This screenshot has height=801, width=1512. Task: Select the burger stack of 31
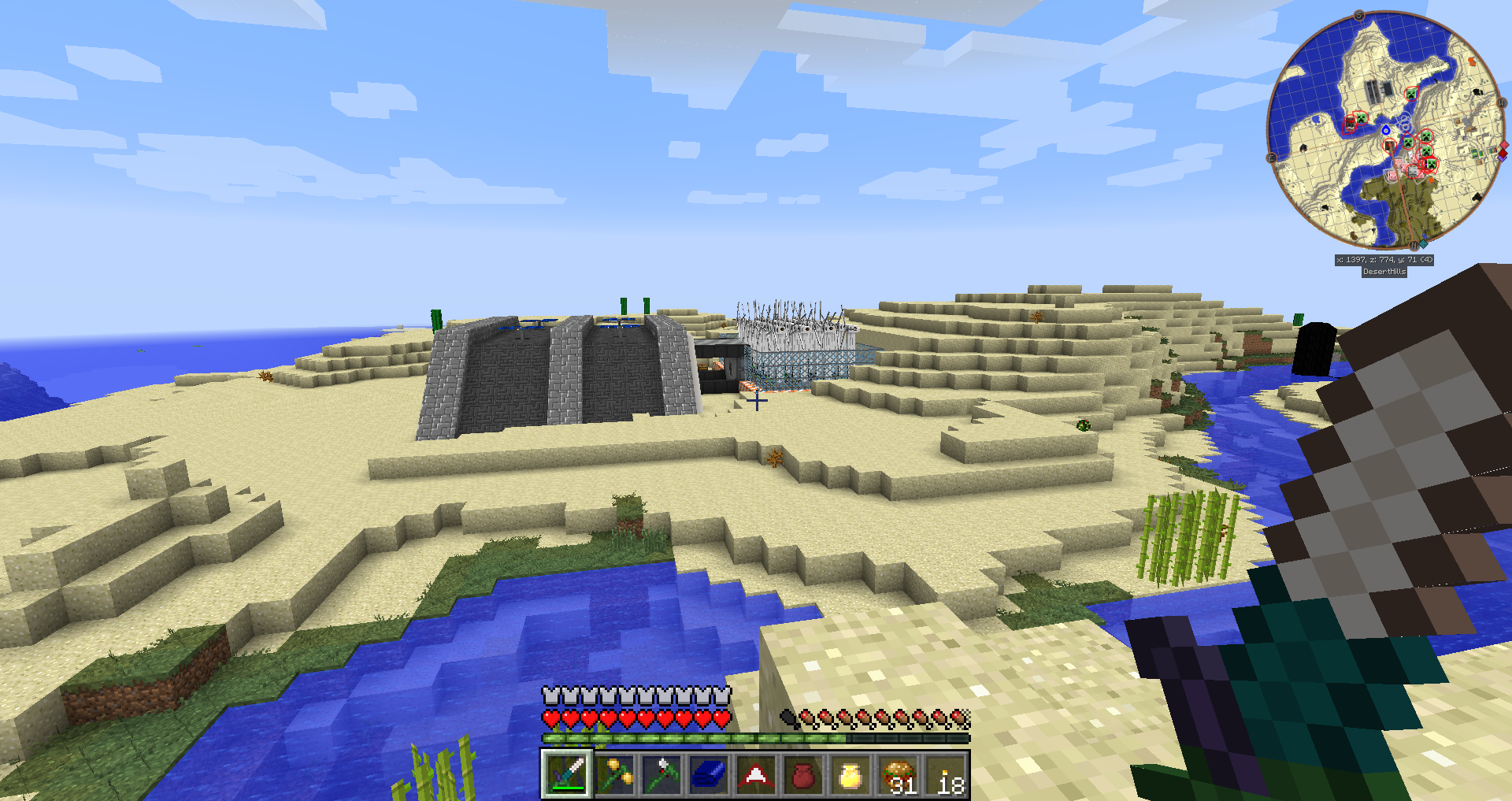tap(898, 774)
